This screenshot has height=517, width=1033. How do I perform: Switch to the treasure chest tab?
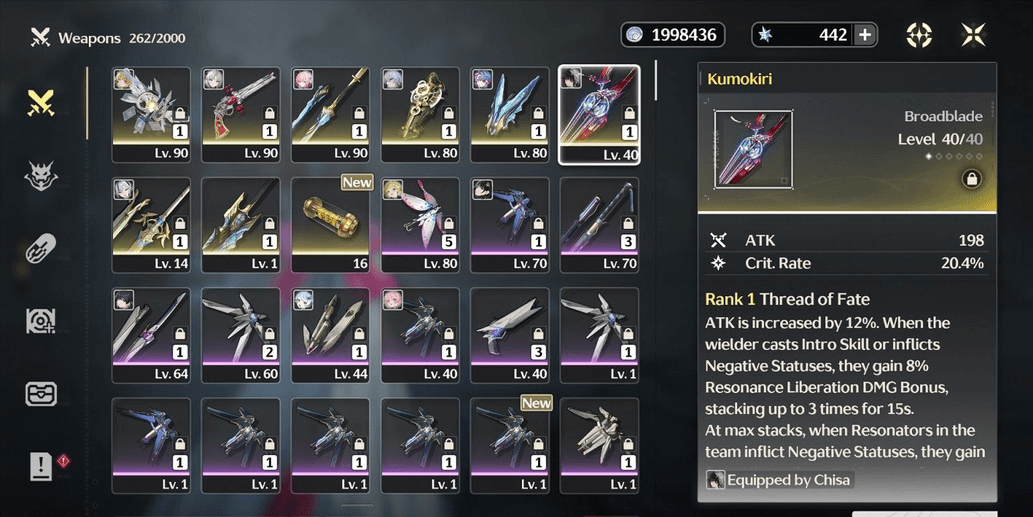(41, 393)
